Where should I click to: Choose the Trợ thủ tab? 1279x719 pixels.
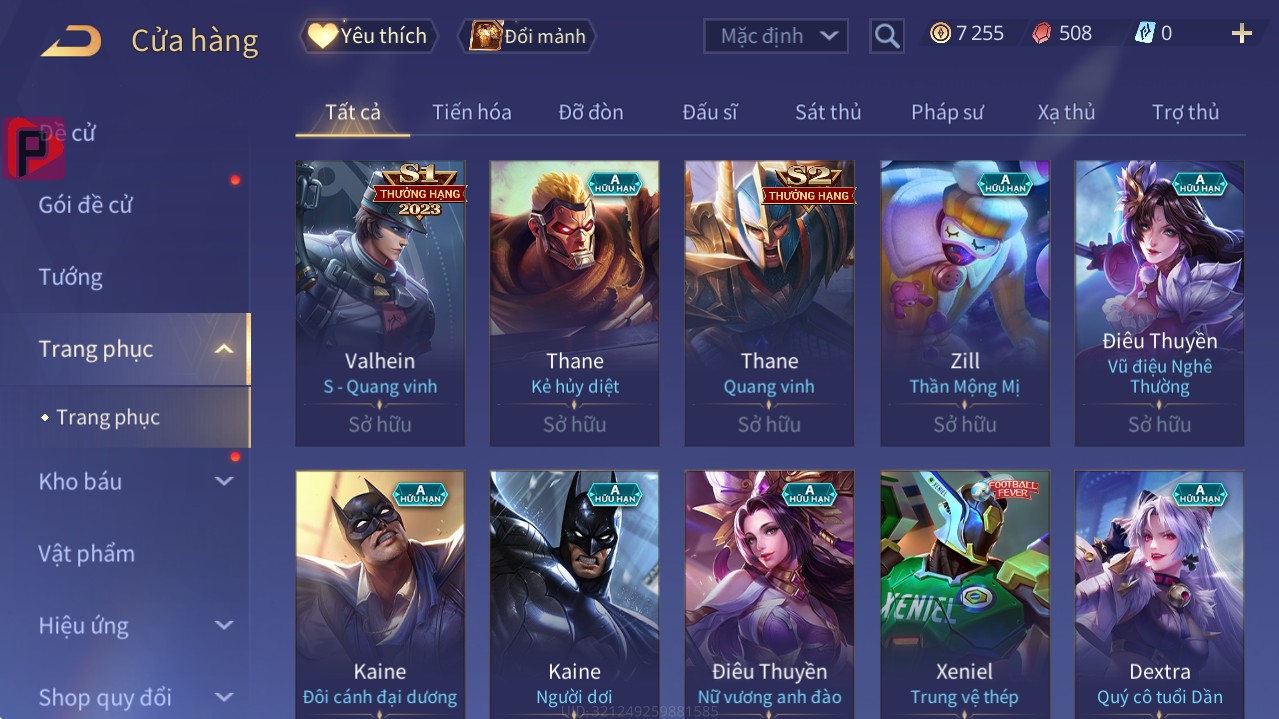coord(1185,112)
